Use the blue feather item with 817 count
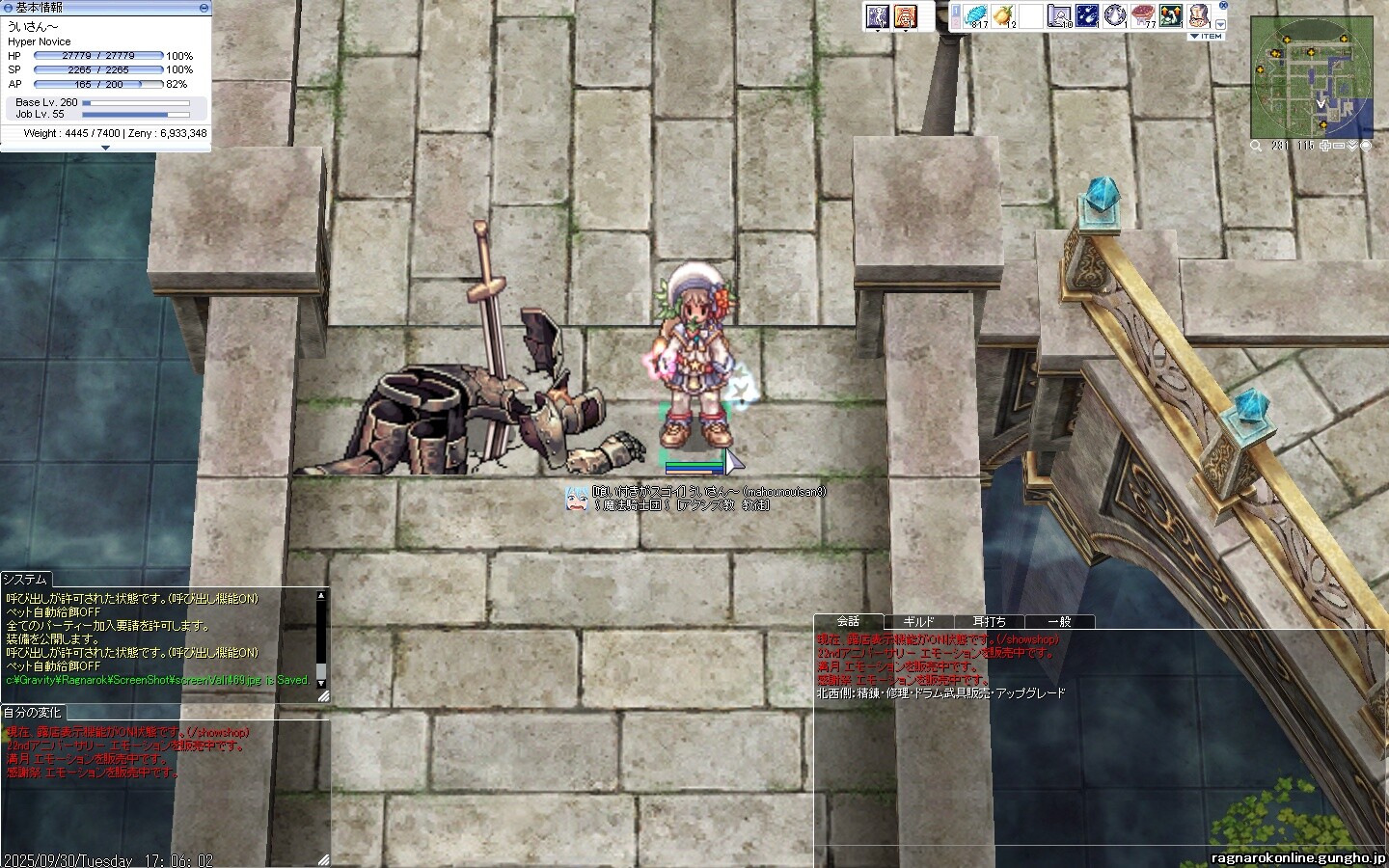The width and height of the screenshot is (1389, 868). click(x=977, y=15)
